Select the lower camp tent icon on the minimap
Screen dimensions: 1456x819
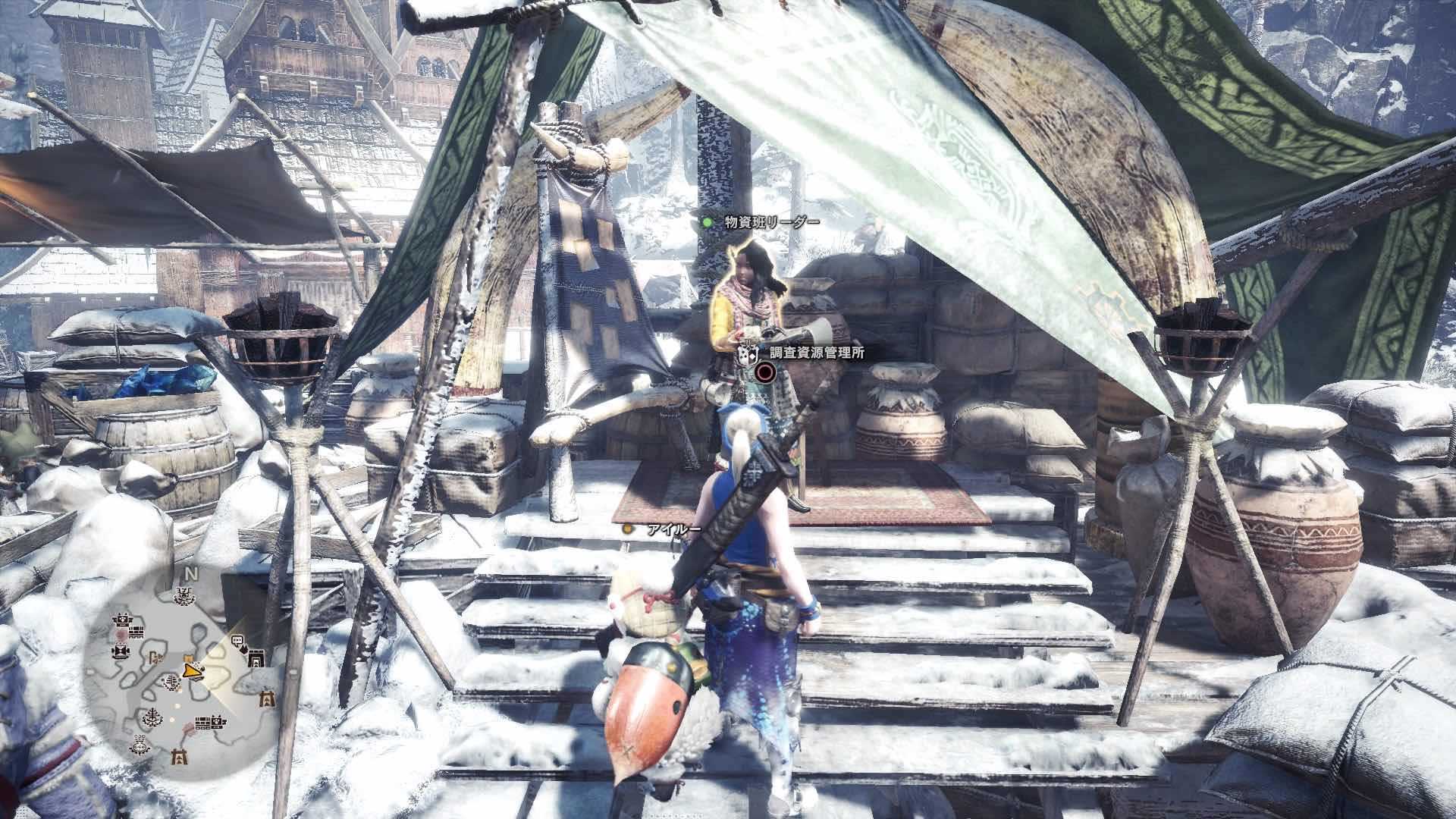180,758
